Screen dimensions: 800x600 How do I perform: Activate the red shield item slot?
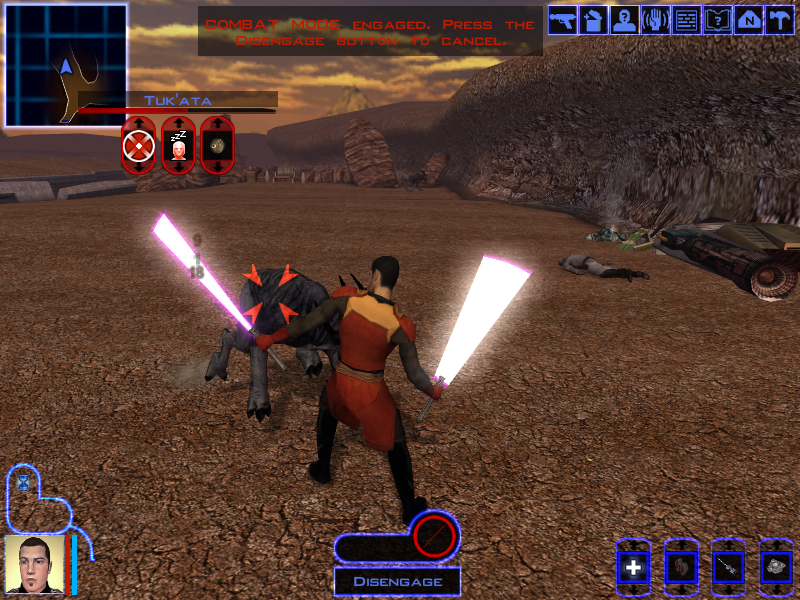[x=681, y=568]
